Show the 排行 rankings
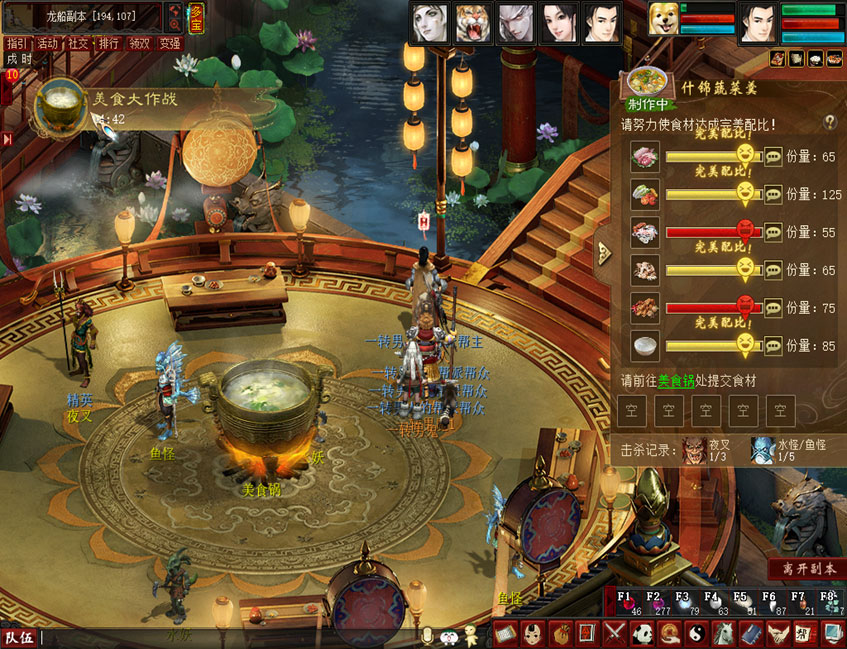The height and width of the screenshot is (649, 847). [x=109, y=43]
